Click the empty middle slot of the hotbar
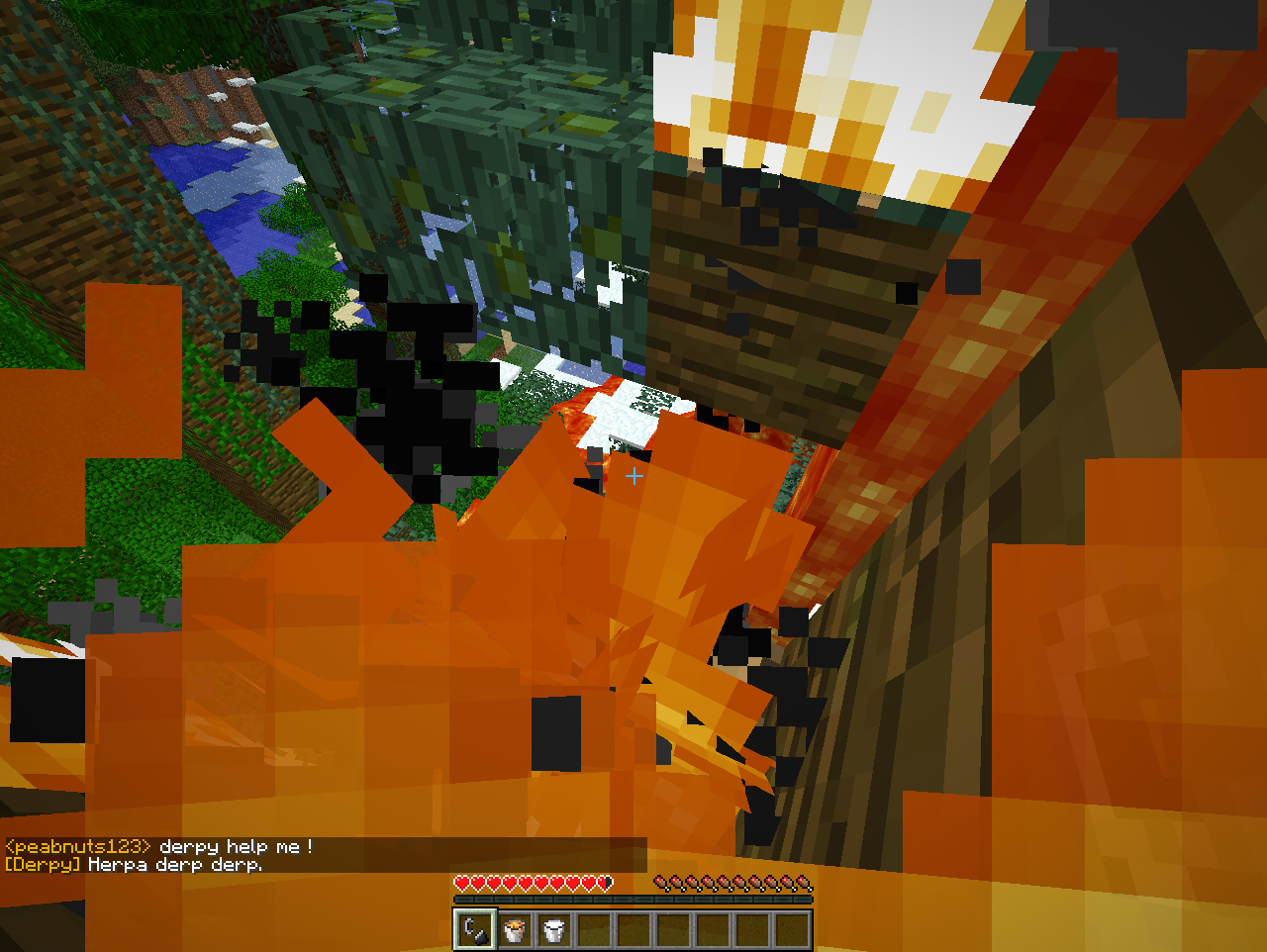The image size is (1267, 952). coord(633,930)
